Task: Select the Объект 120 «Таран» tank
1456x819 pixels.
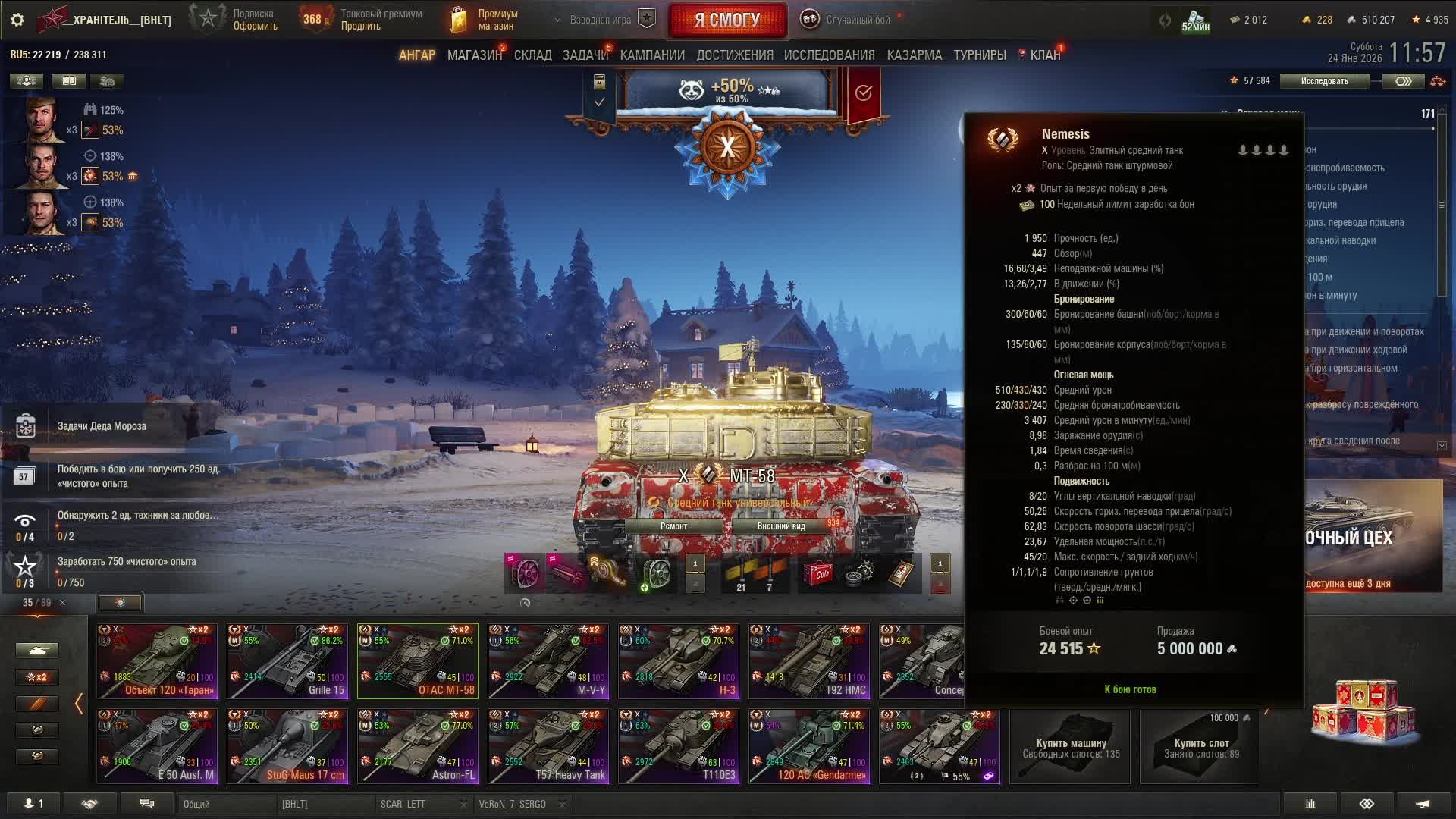Action: pyautogui.click(x=157, y=661)
